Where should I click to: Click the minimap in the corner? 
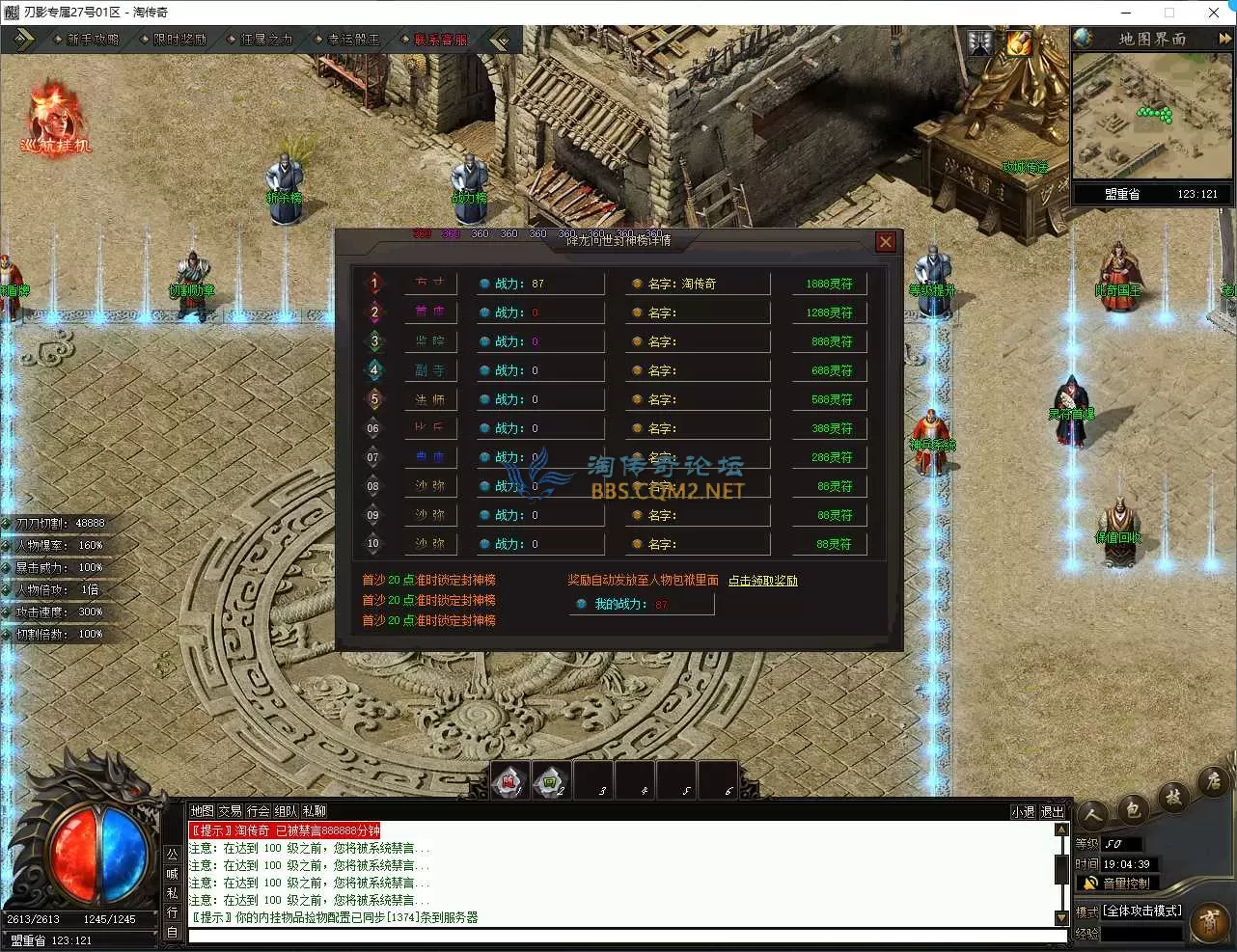(x=1152, y=116)
